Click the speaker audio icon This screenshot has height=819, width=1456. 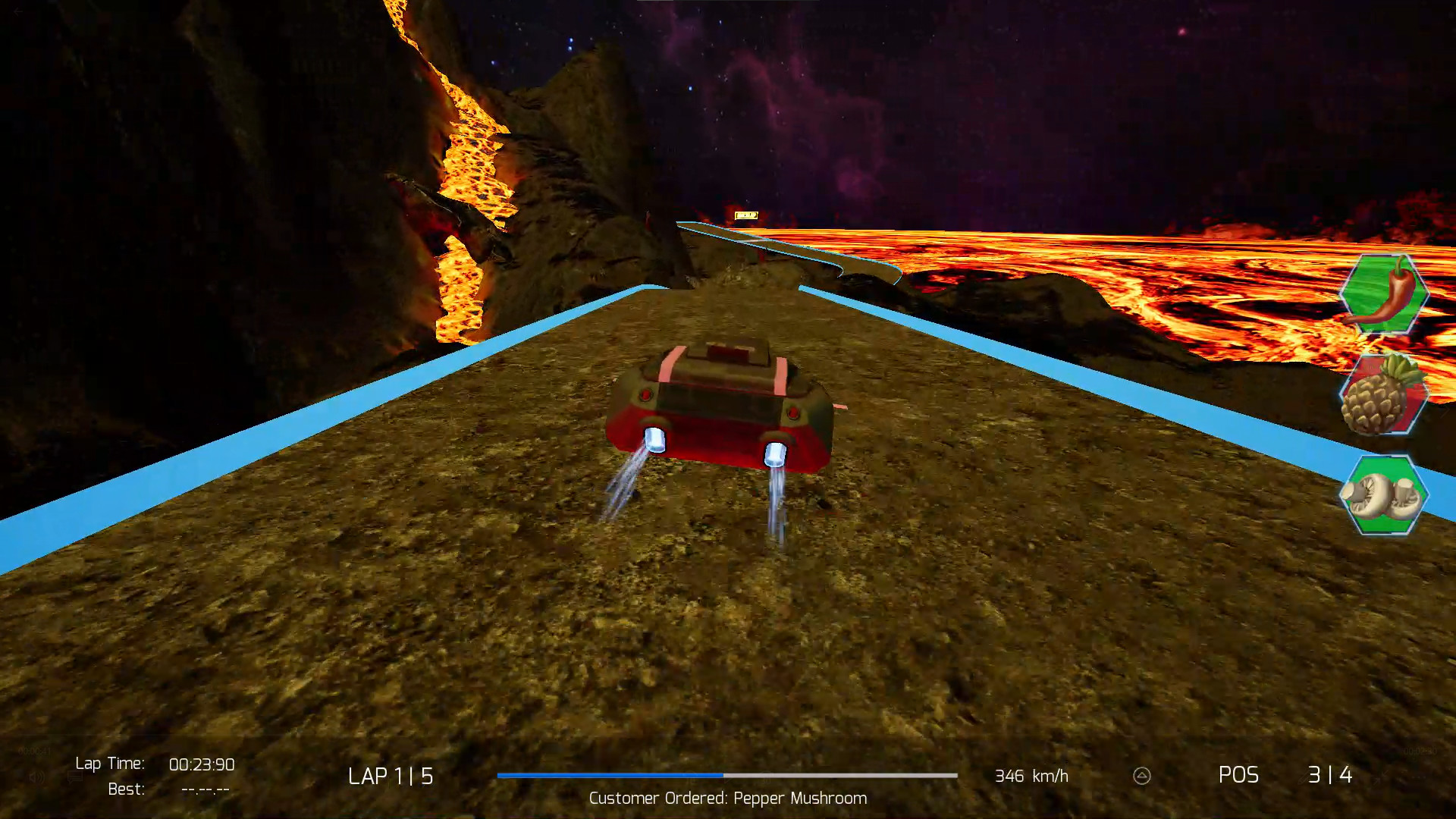point(36,777)
